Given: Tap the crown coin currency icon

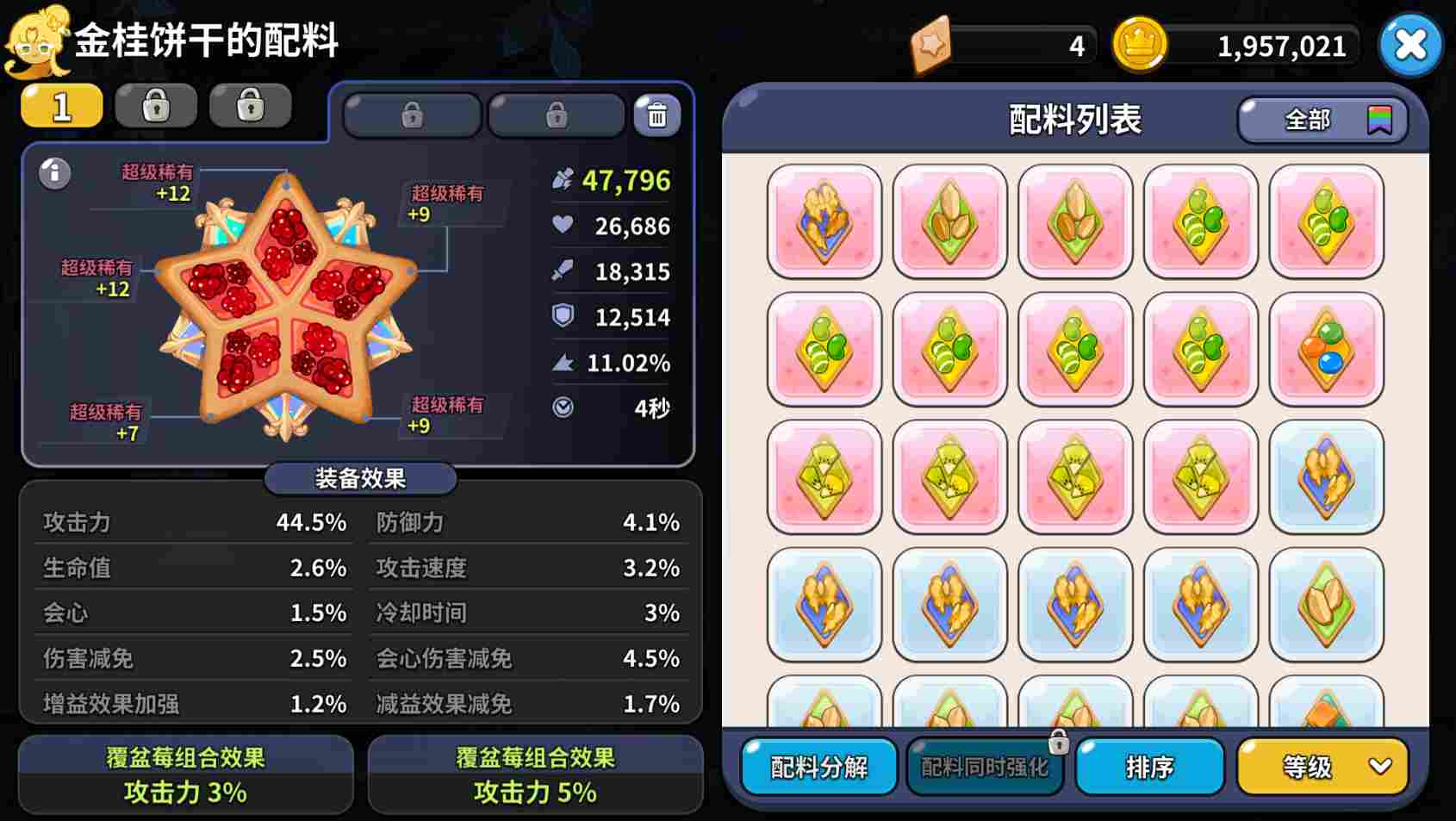Looking at the screenshot, I should click(x=1139, y=46).
